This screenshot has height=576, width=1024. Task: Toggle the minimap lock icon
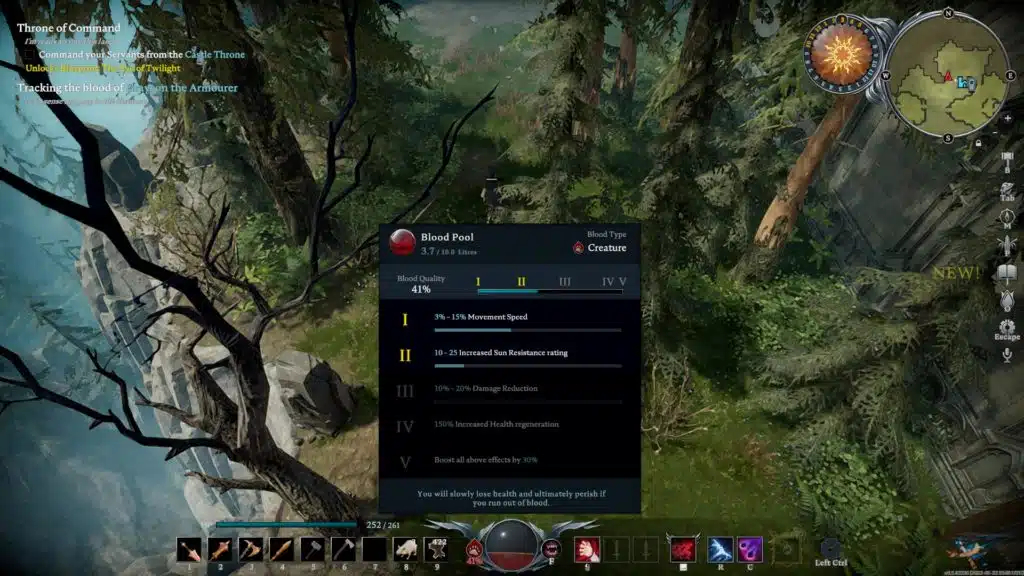pos(977,144)
